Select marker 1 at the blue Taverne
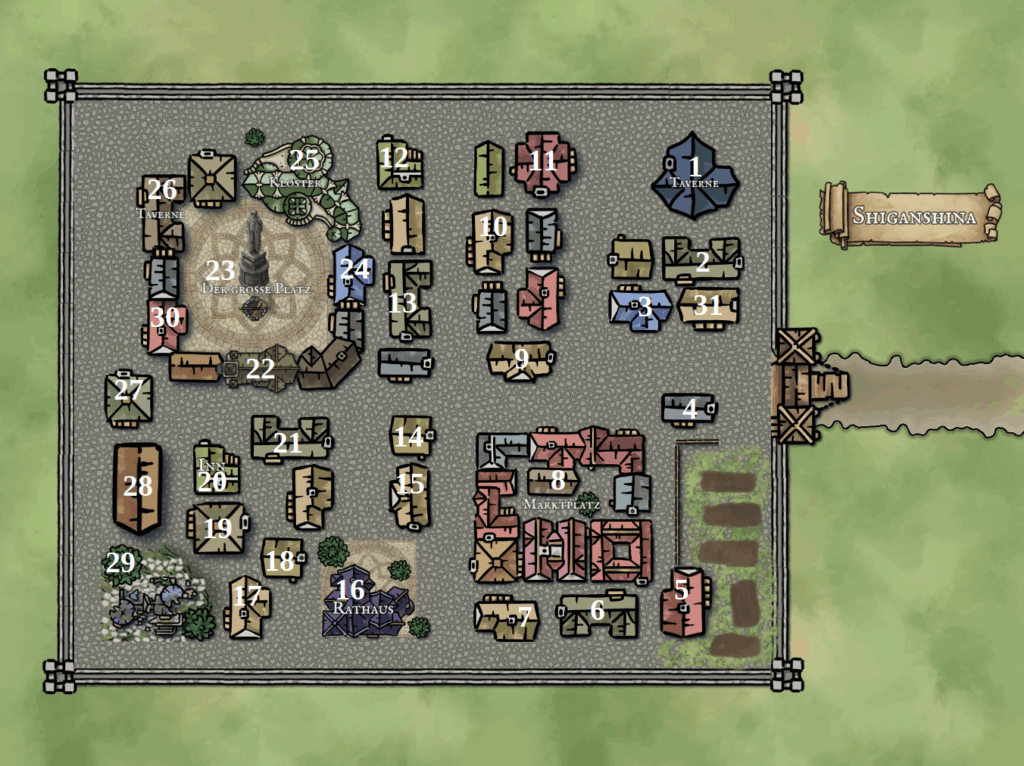This screenshot has height=766, width=1024. [x=695, y=167]
